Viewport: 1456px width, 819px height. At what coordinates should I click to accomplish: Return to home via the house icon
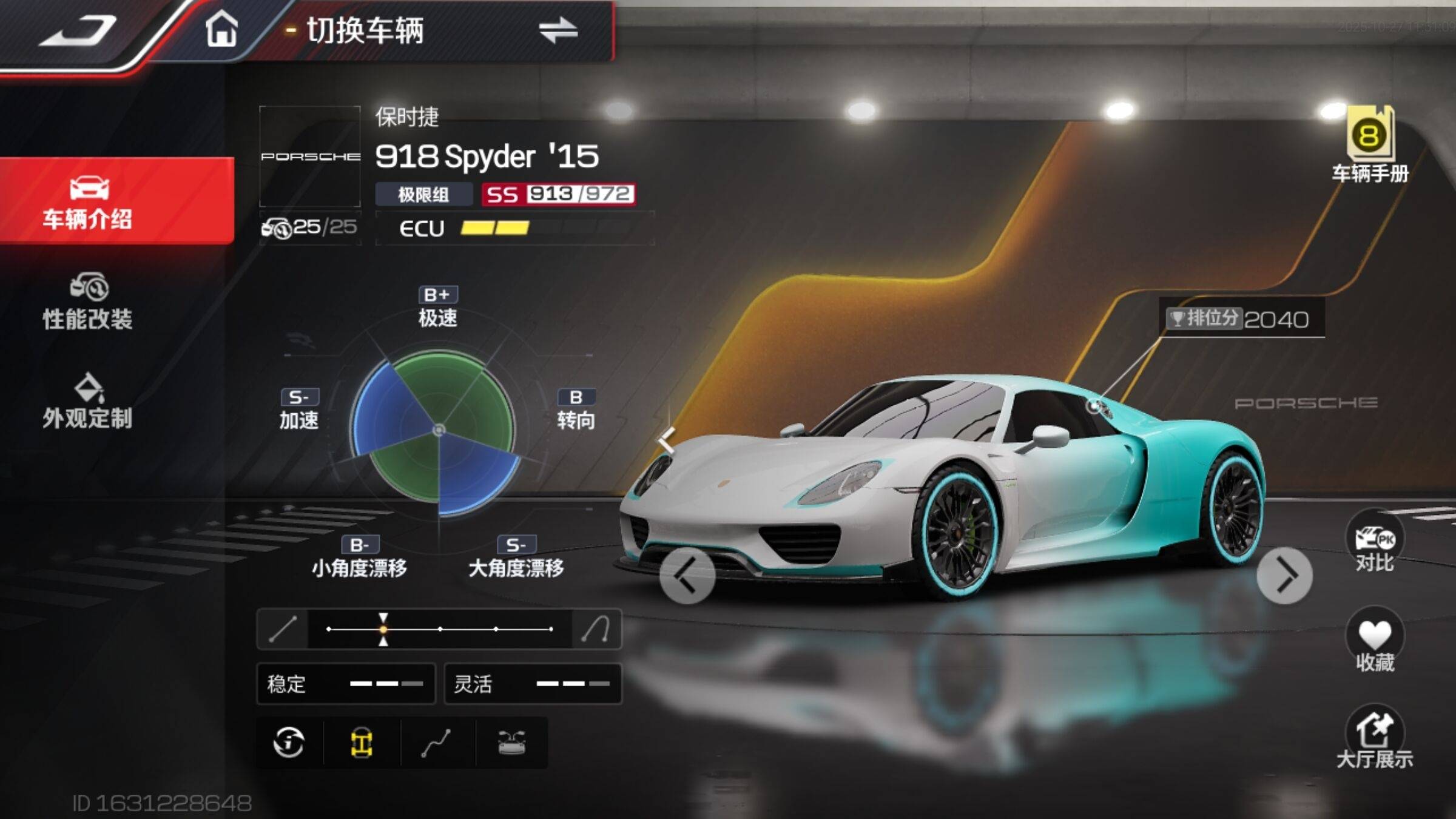click(x=221, y=30)
